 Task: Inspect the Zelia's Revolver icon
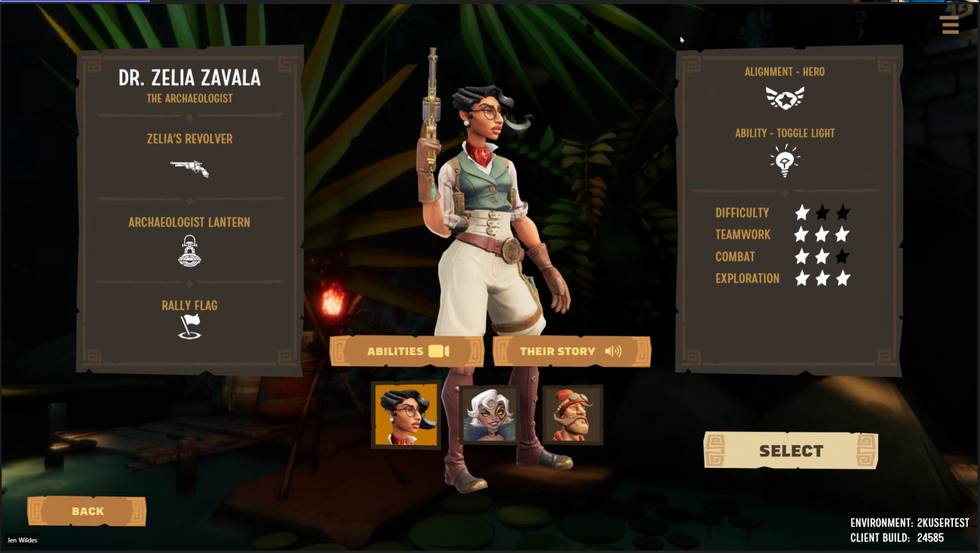[189, 168]
